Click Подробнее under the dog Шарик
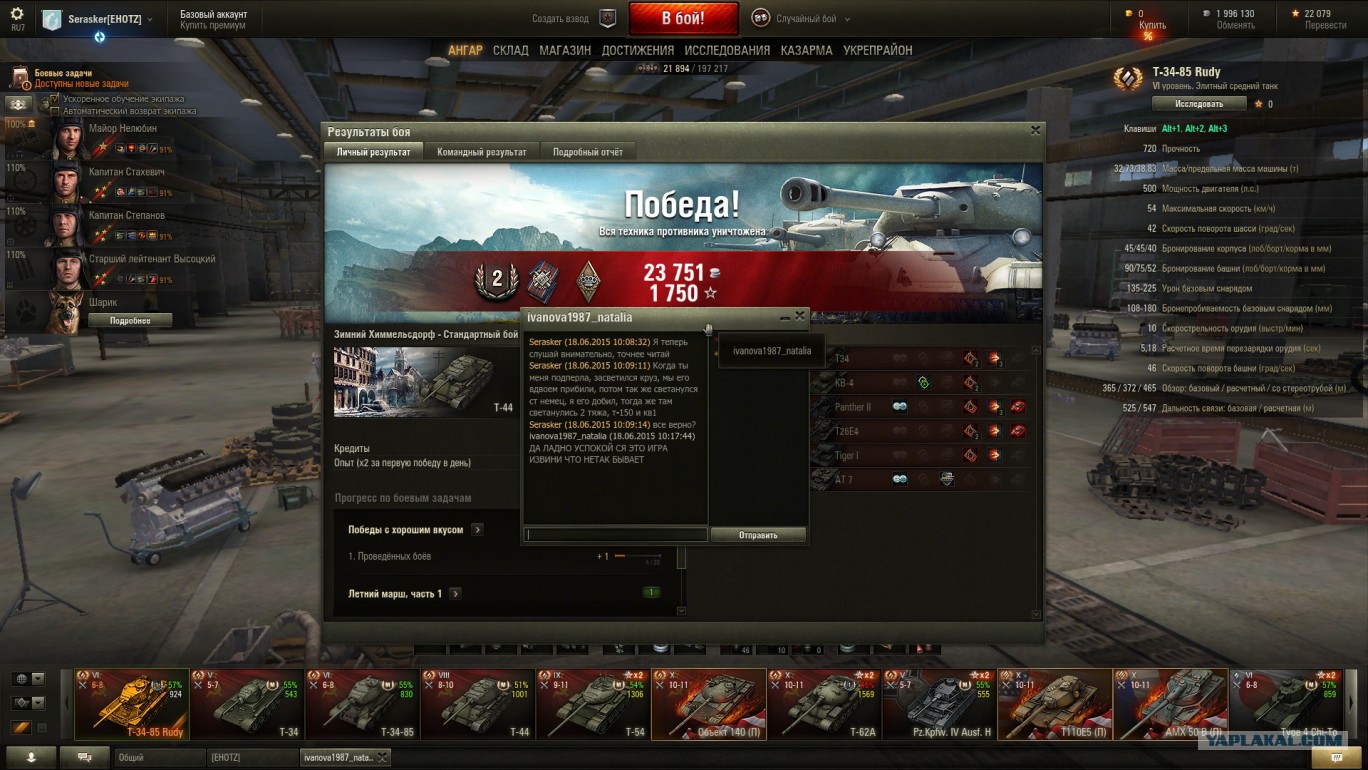1368x770 pixels. click(130, 320)
